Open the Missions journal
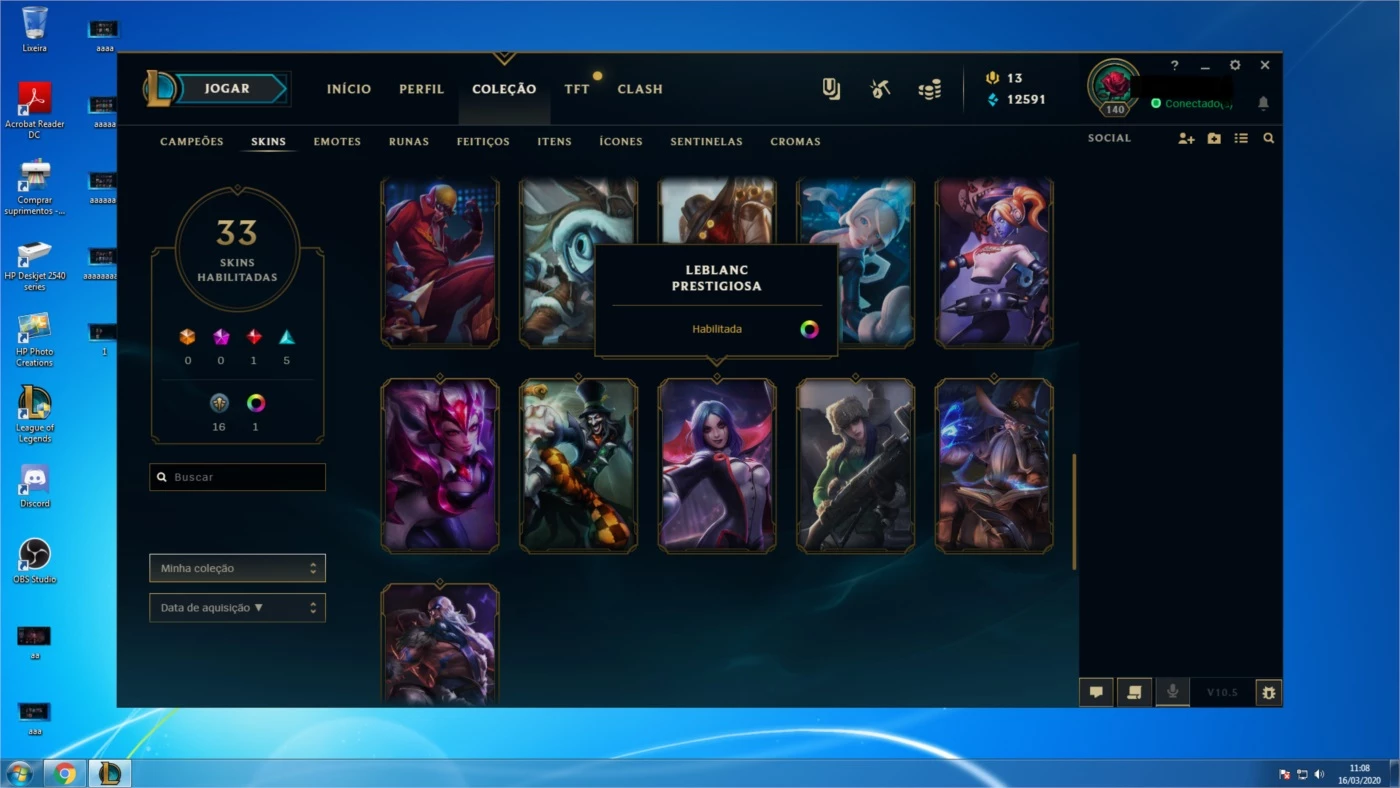 point(830,88)
